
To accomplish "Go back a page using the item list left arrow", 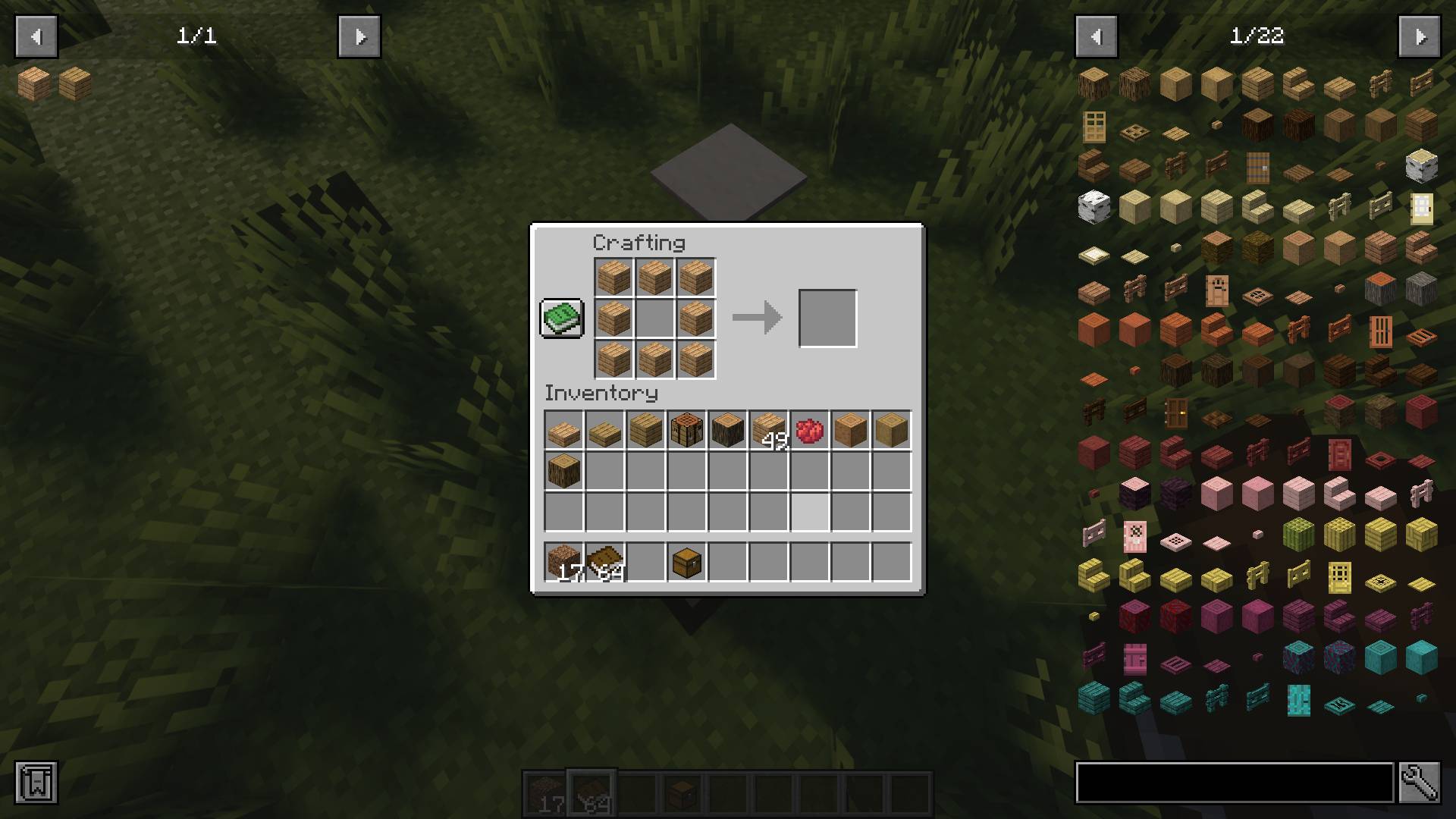I will (1095, 36).
